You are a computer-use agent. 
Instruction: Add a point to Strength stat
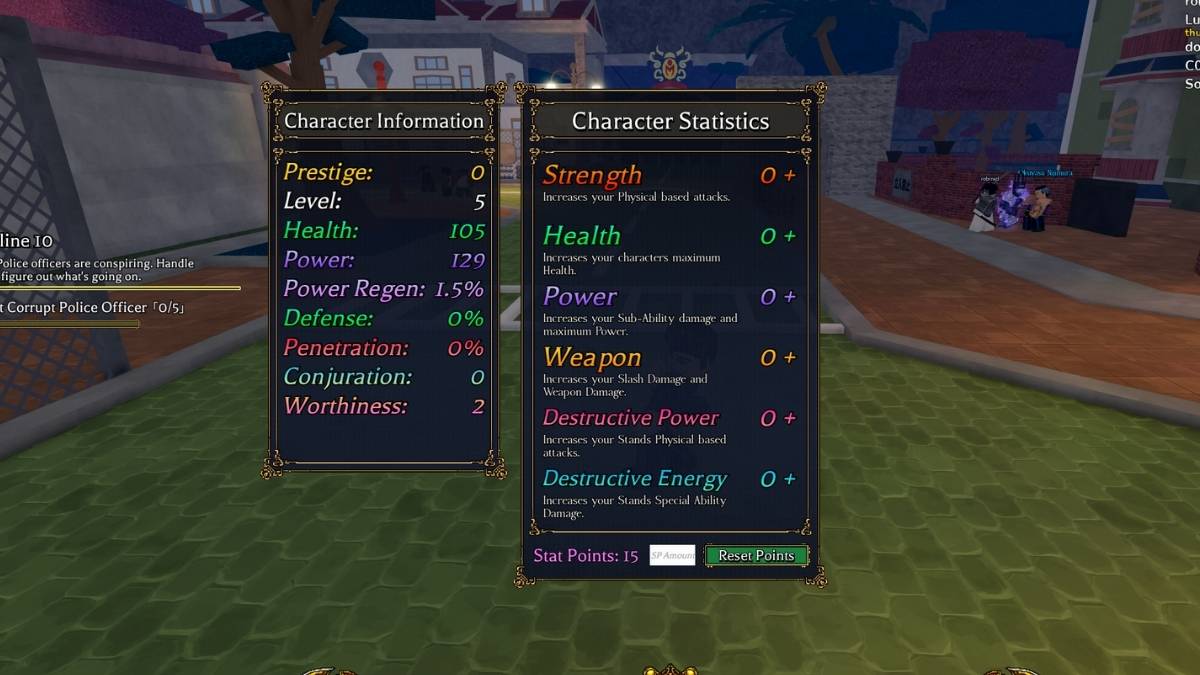[x=790, y=176]
